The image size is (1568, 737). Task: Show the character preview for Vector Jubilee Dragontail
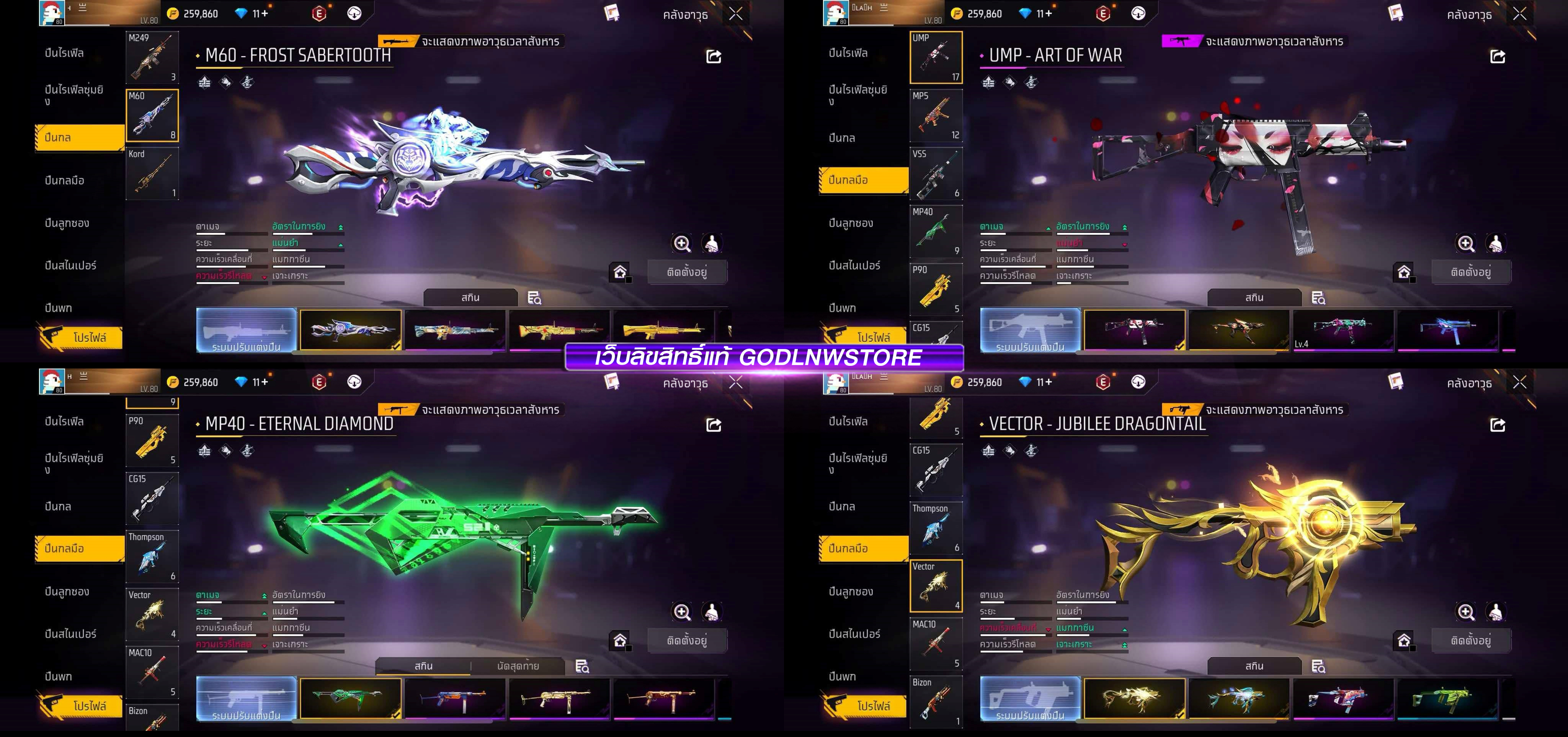(1495, 611)
